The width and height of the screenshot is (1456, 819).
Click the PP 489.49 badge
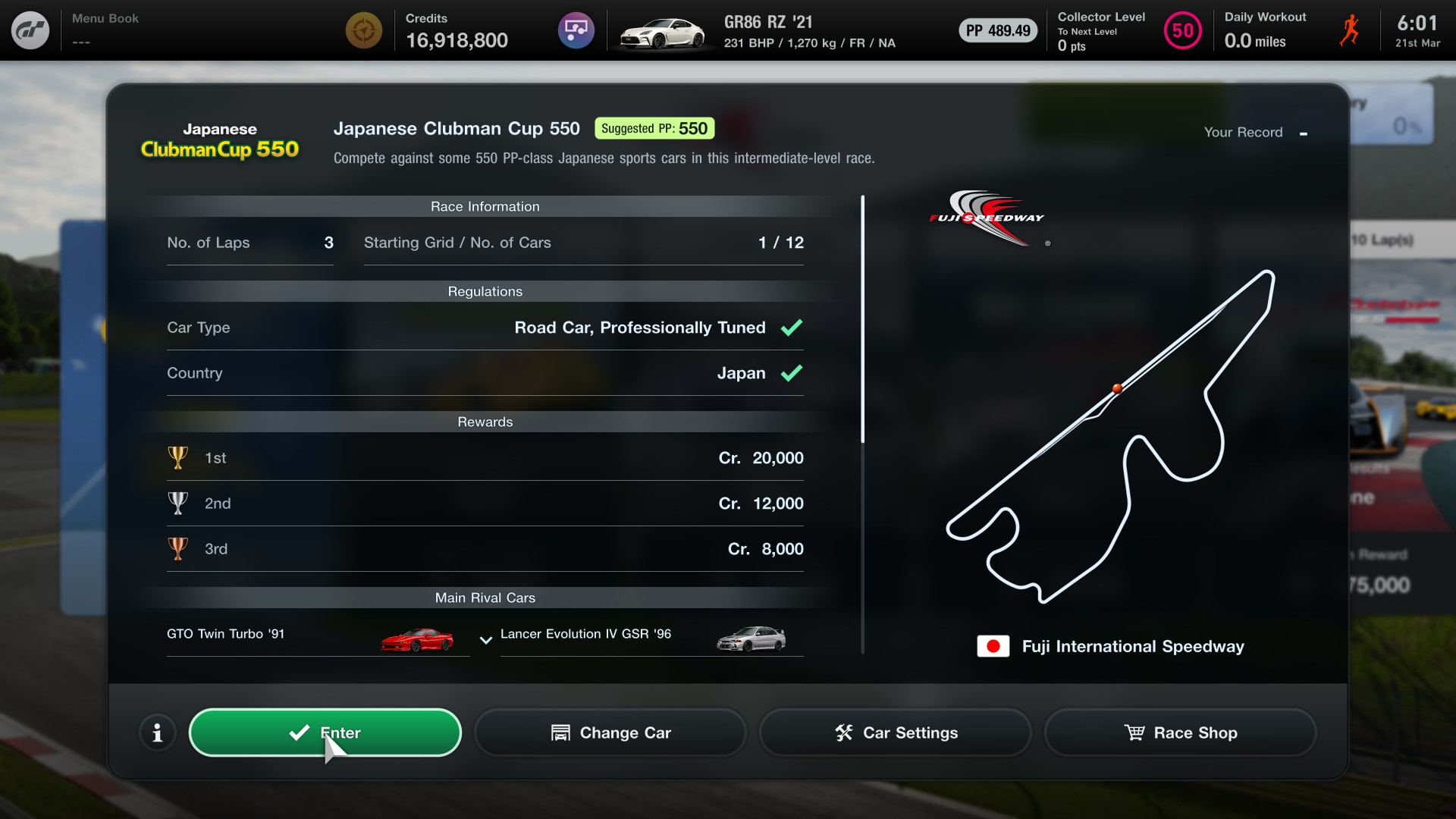[997, 31]
